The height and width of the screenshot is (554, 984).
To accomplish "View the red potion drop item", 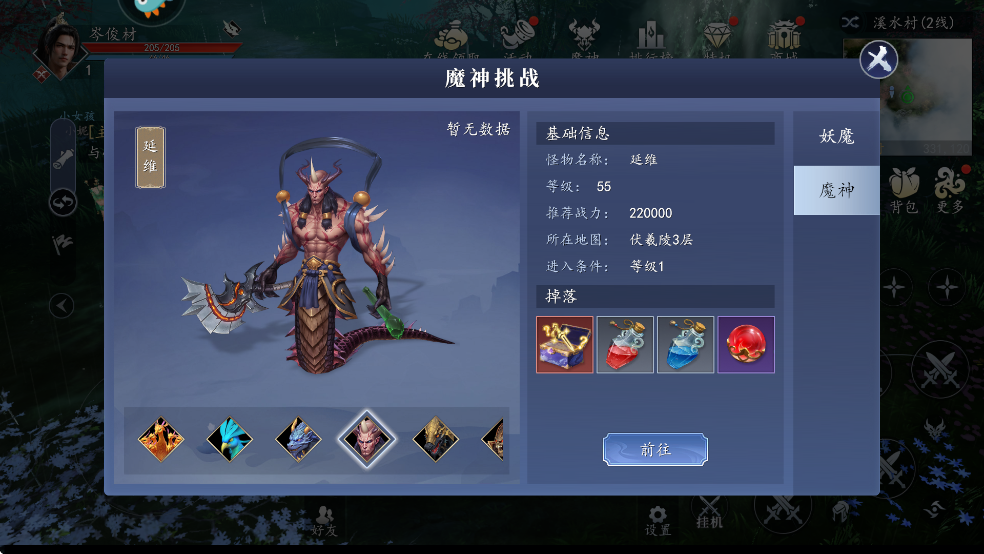I will (x=625, y=345).
